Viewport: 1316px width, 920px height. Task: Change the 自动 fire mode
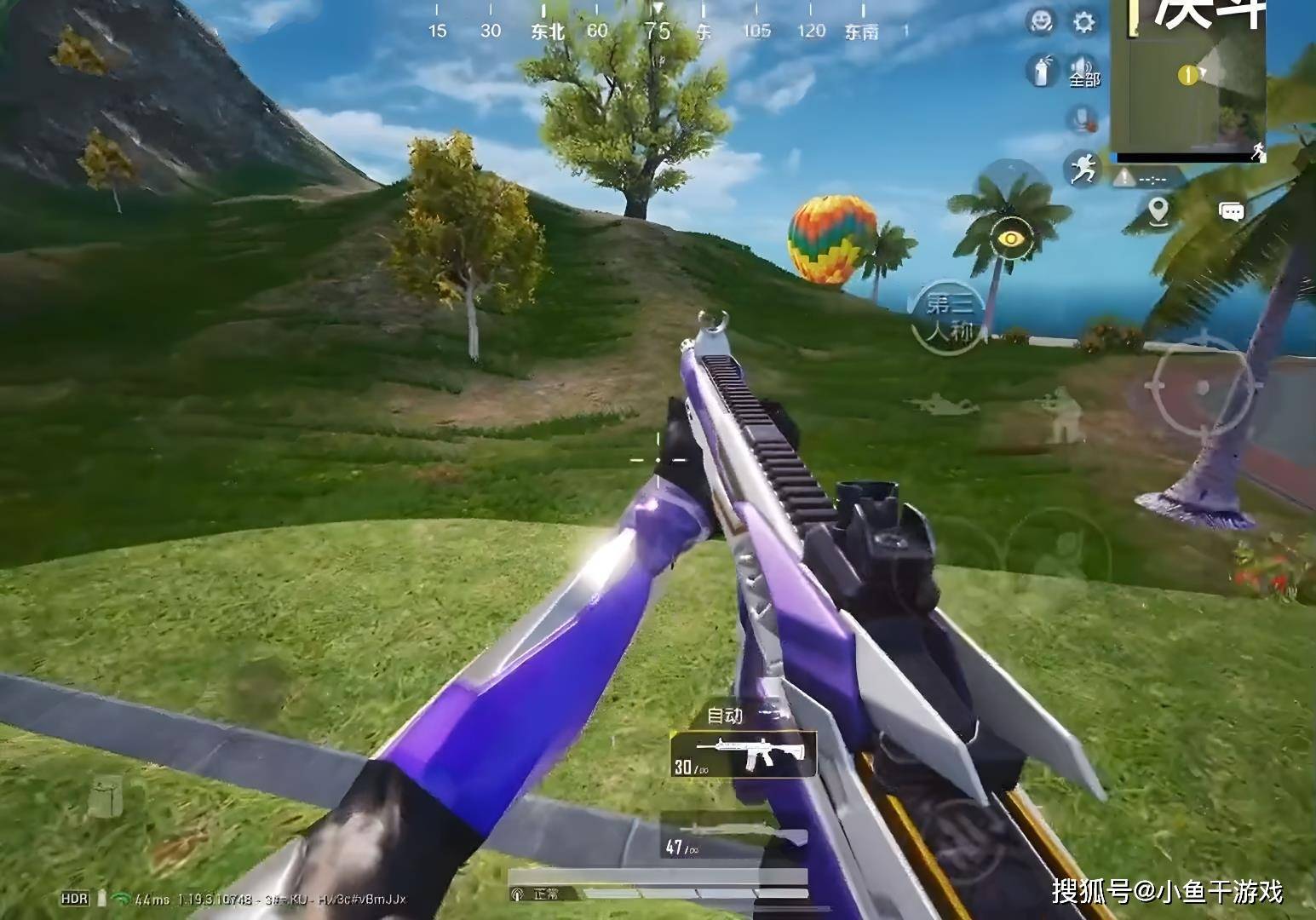[x=727, y=716]
